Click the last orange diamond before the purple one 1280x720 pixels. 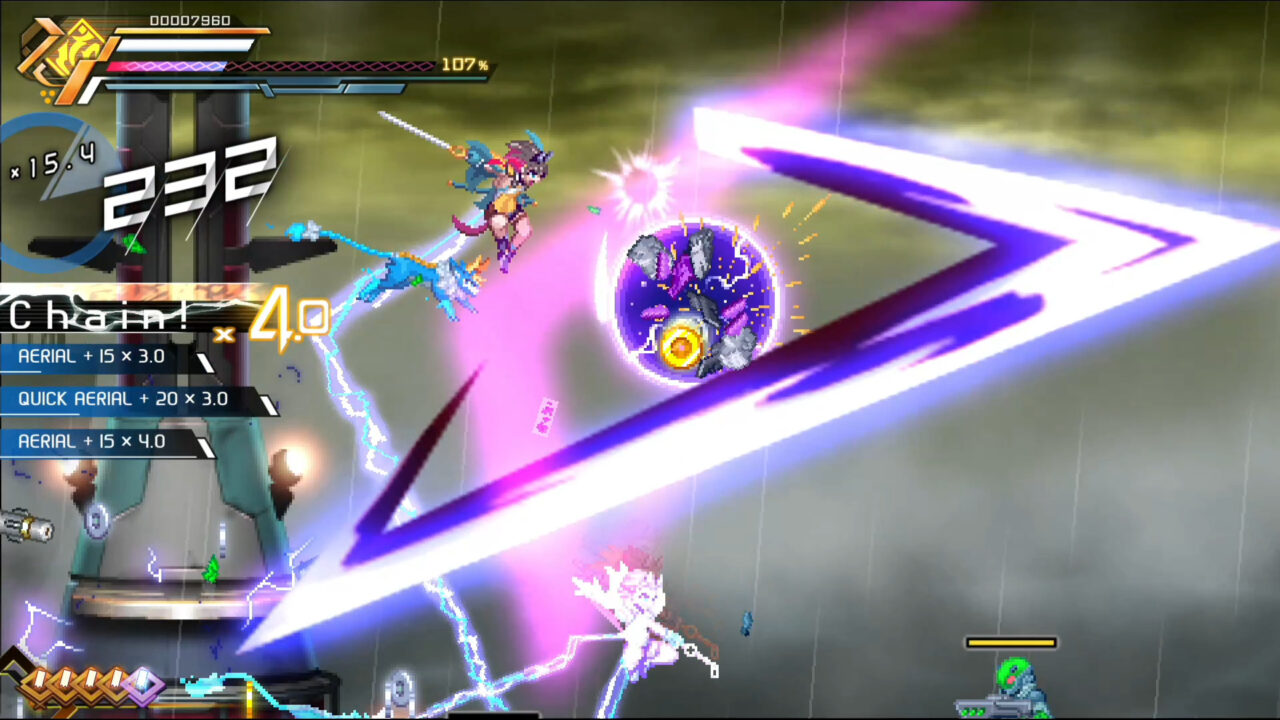(116, 684)
